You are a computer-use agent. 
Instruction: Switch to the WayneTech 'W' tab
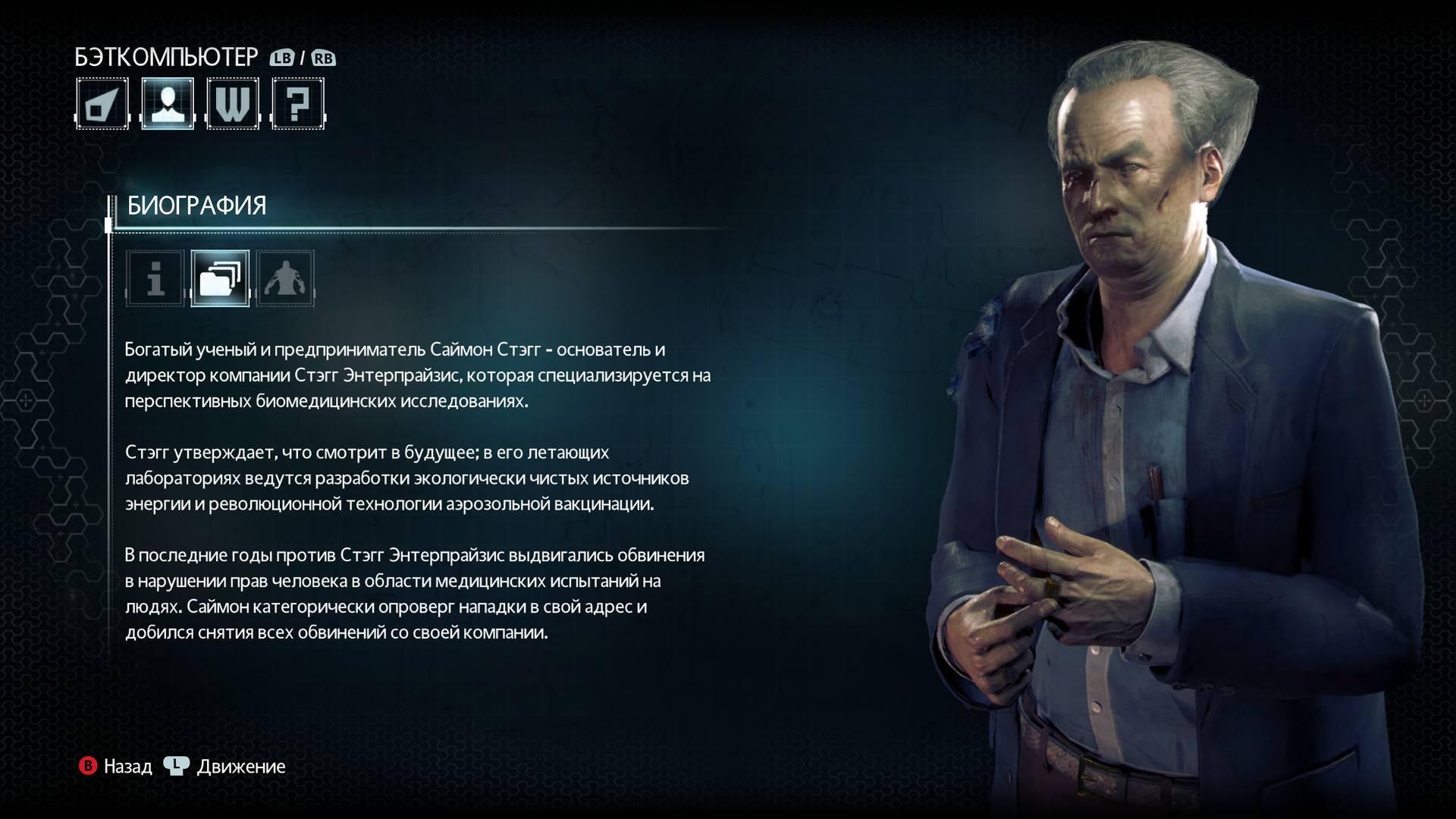click(233, 104)
